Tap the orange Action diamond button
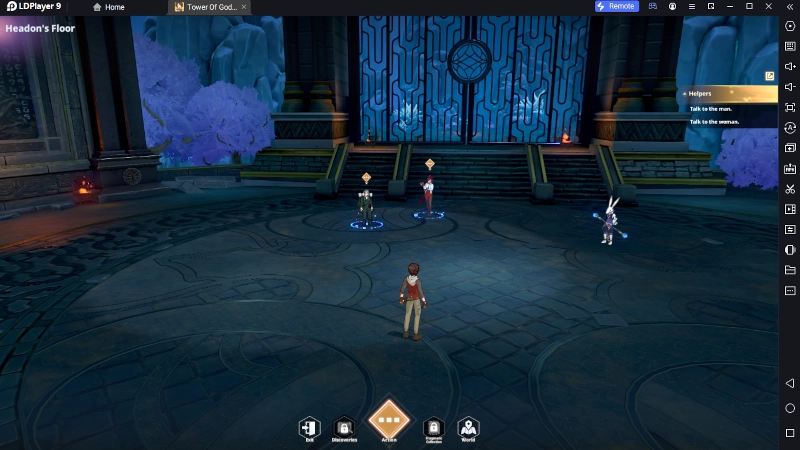 [x=389, y=420]
